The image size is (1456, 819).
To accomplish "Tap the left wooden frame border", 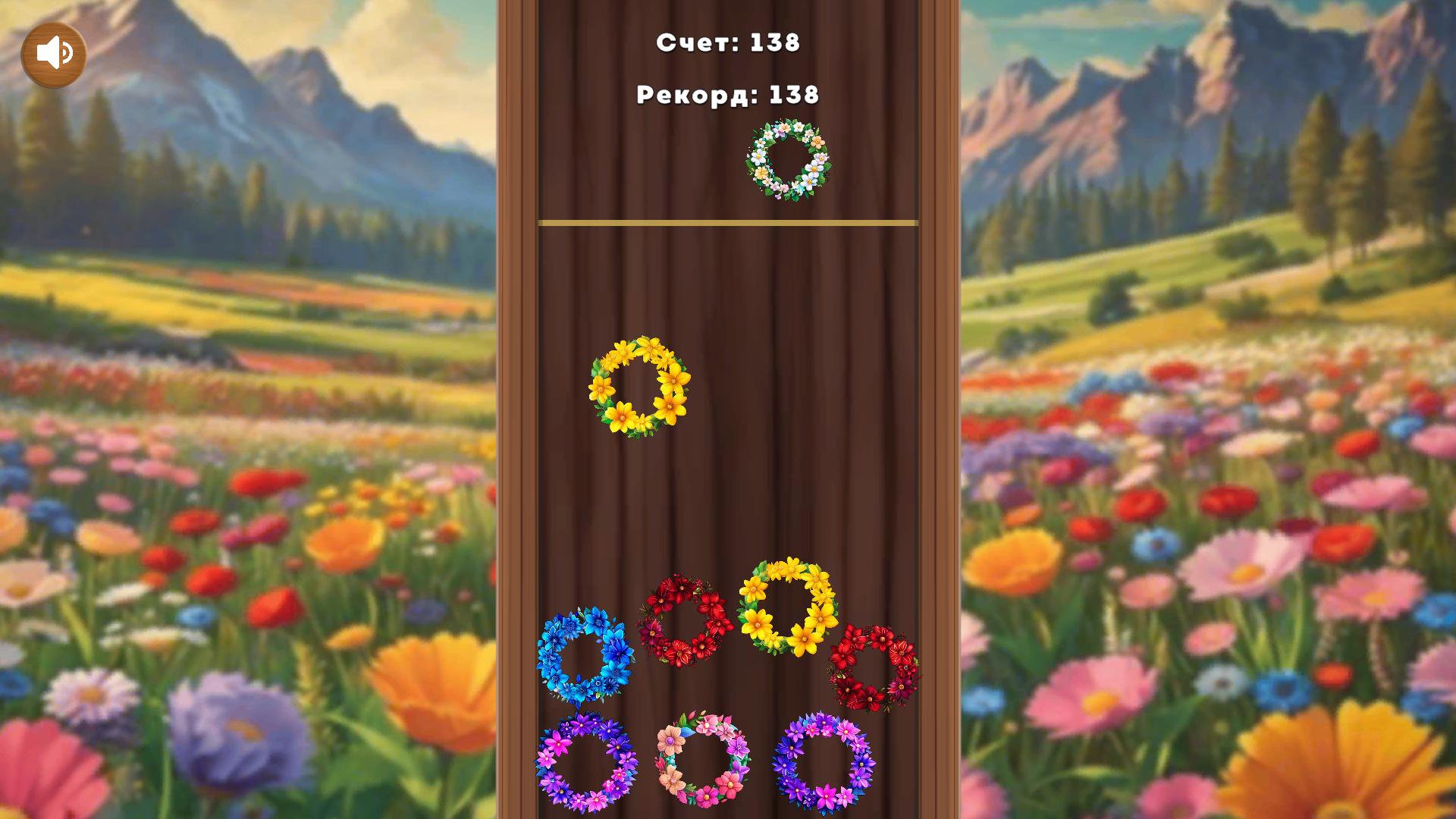I will (x=514, y=409).
